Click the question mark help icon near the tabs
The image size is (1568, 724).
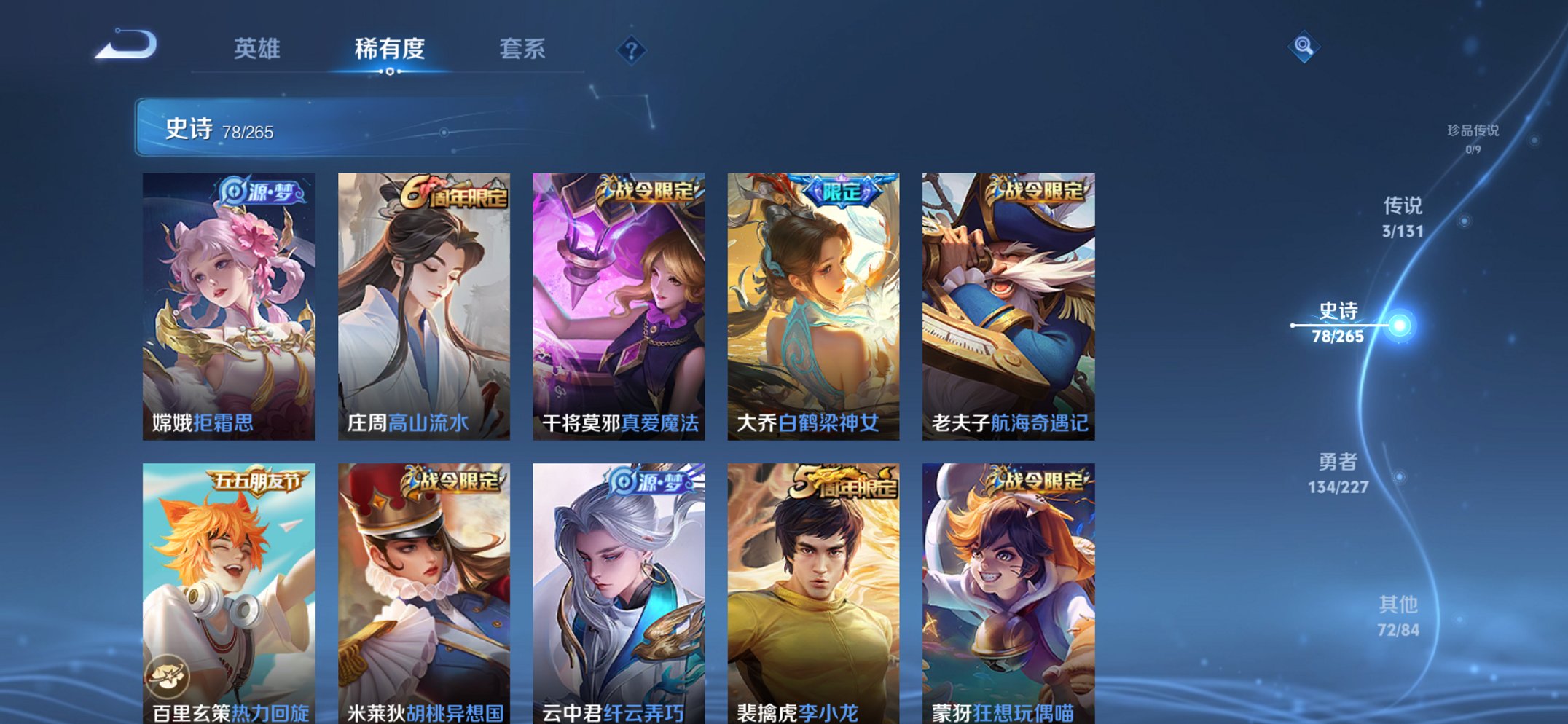click(x=632, y=50)
